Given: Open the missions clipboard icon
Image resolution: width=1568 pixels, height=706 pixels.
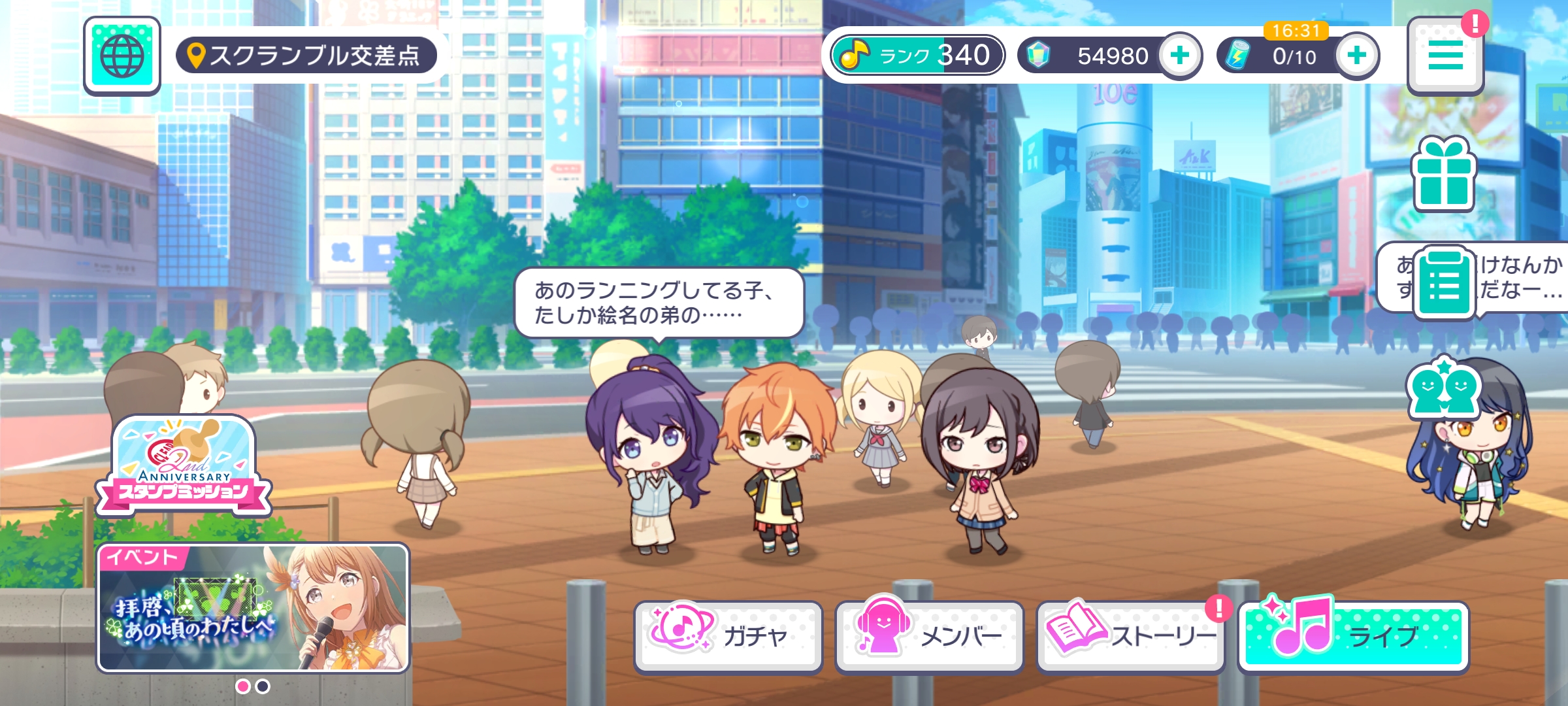Looking at the screenshot, I should (x=1445, y=284).
